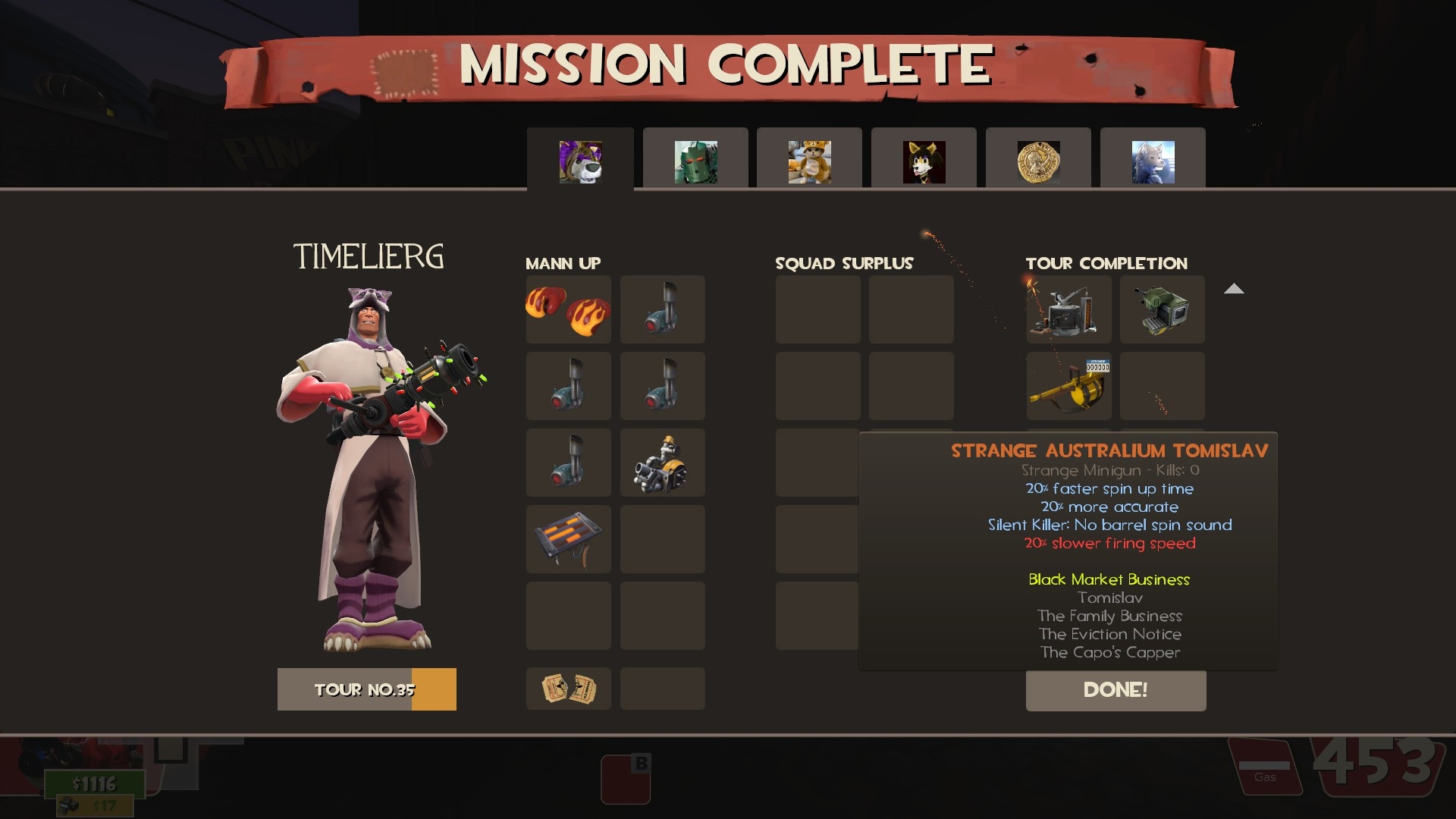The image size is (1456, 819).
Task: Switch to the green masked avatar tab
Action: [695, 162]
